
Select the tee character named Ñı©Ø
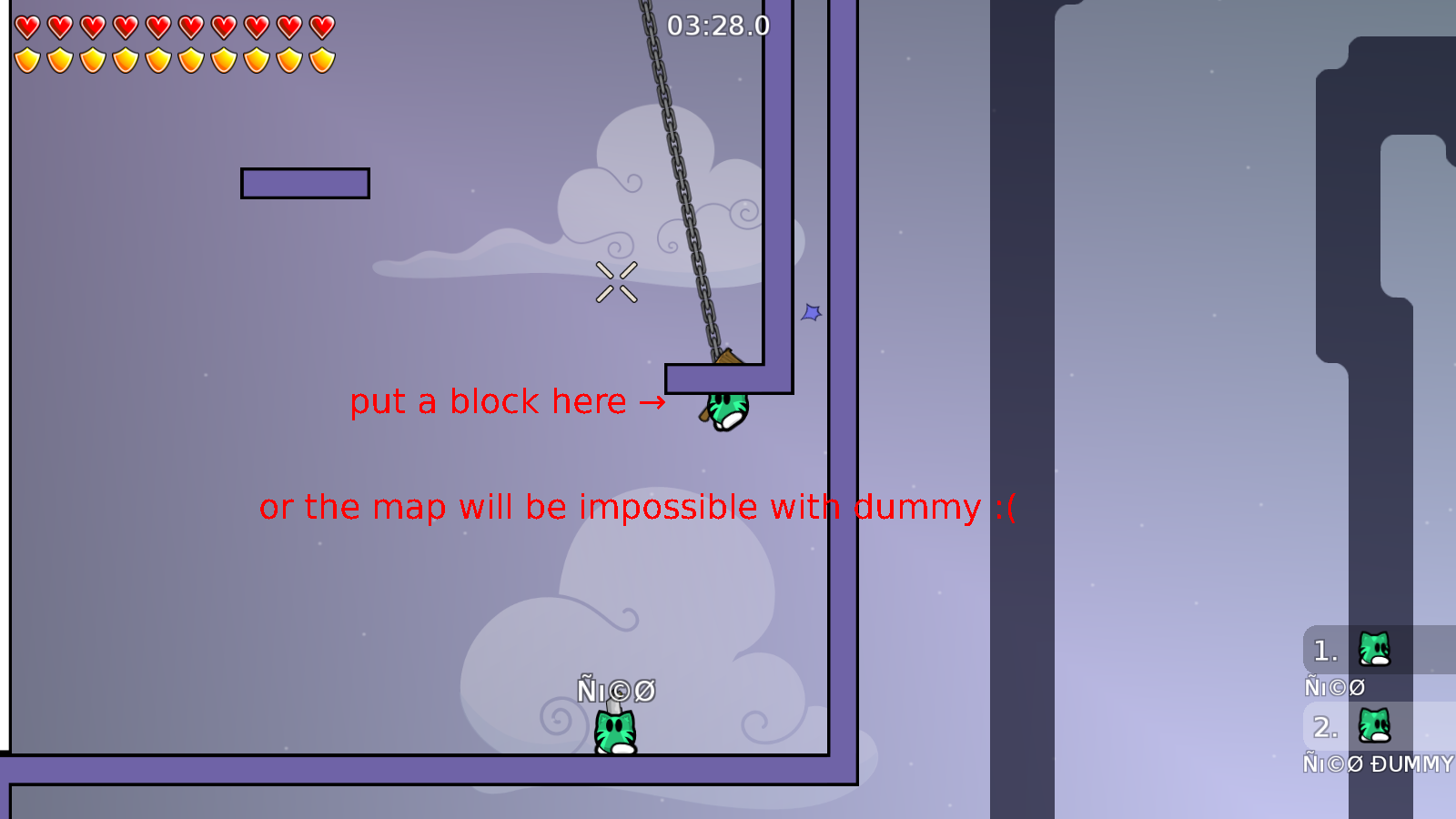[616, 728]
